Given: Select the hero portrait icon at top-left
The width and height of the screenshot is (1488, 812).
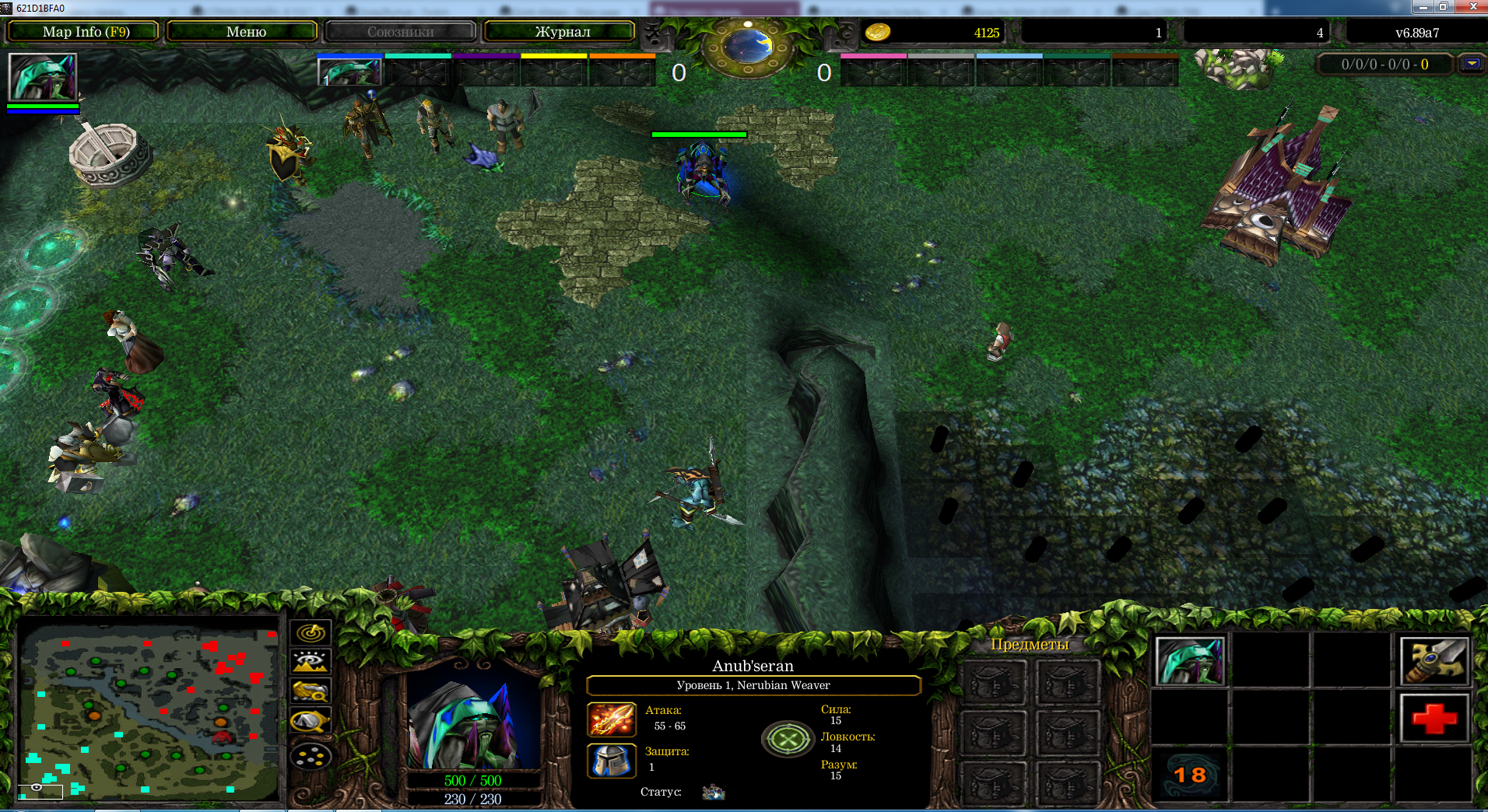Looking at the screenshot, I should [x=43, y=76].
